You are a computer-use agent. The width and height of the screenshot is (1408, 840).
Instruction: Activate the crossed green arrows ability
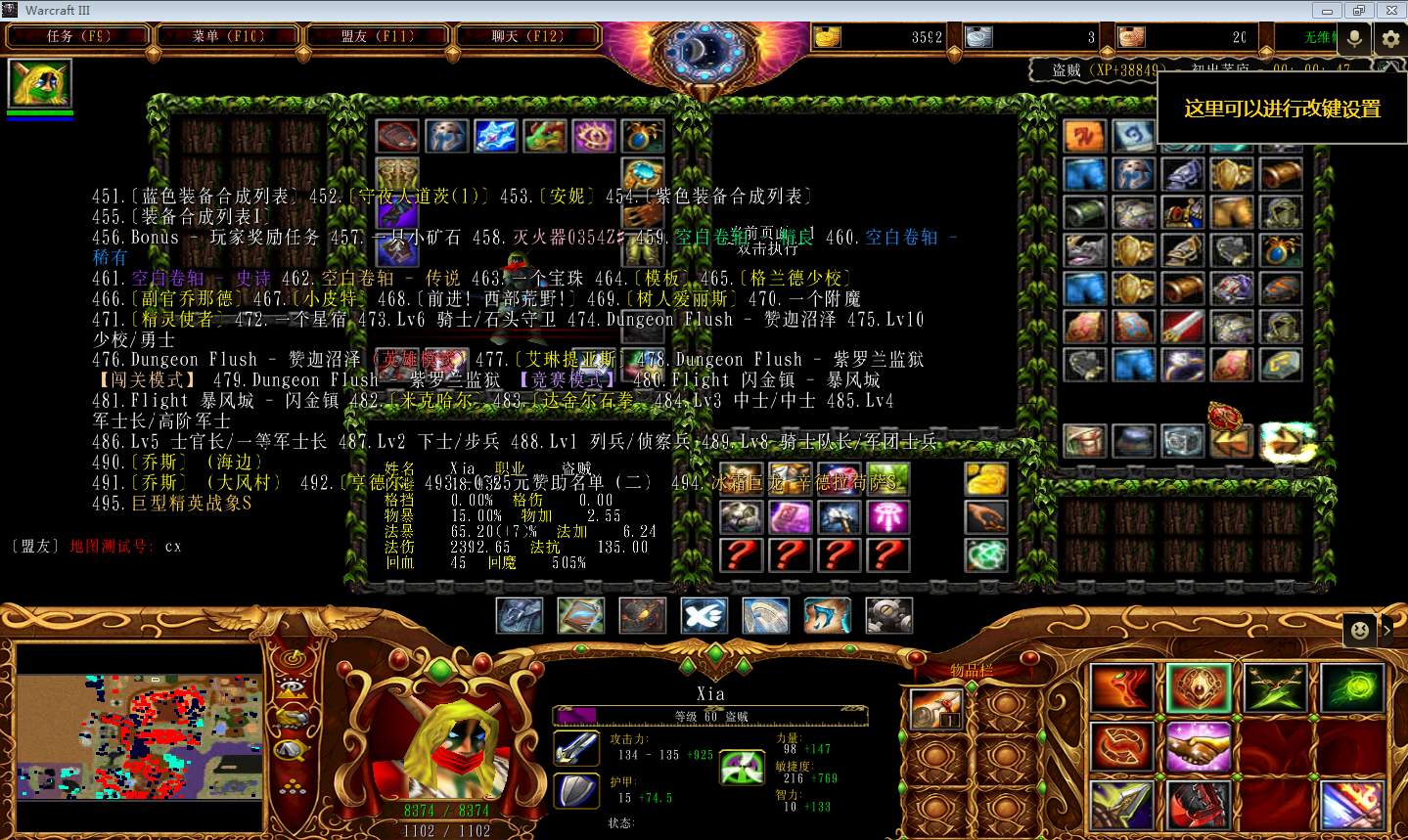tap(1274, 687)
